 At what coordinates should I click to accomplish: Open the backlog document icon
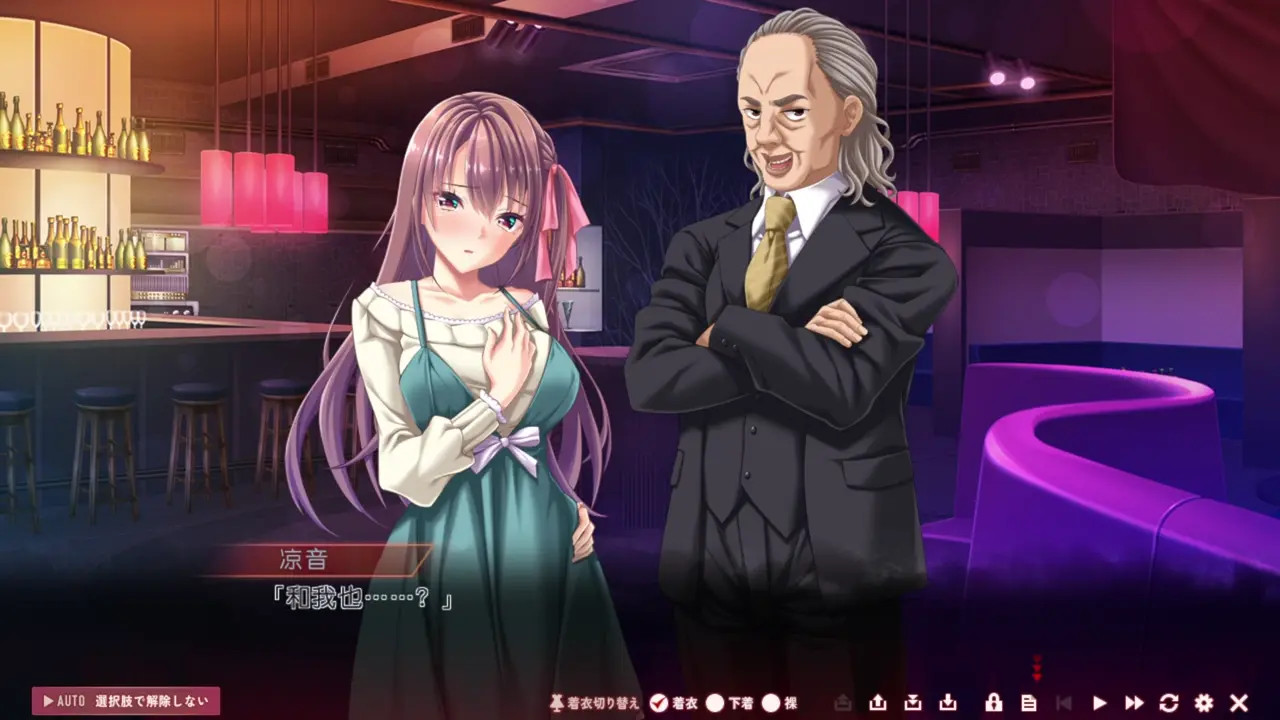(x=1028, y=703)
